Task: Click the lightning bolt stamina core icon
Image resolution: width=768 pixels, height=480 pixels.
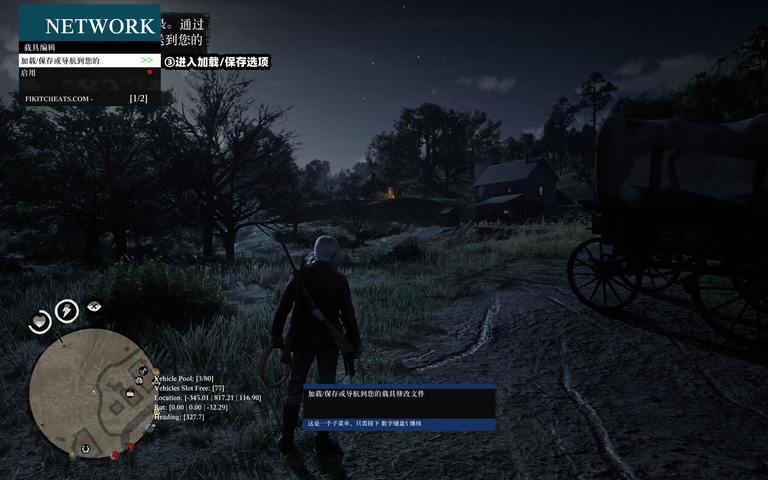Action: [68, 311]
